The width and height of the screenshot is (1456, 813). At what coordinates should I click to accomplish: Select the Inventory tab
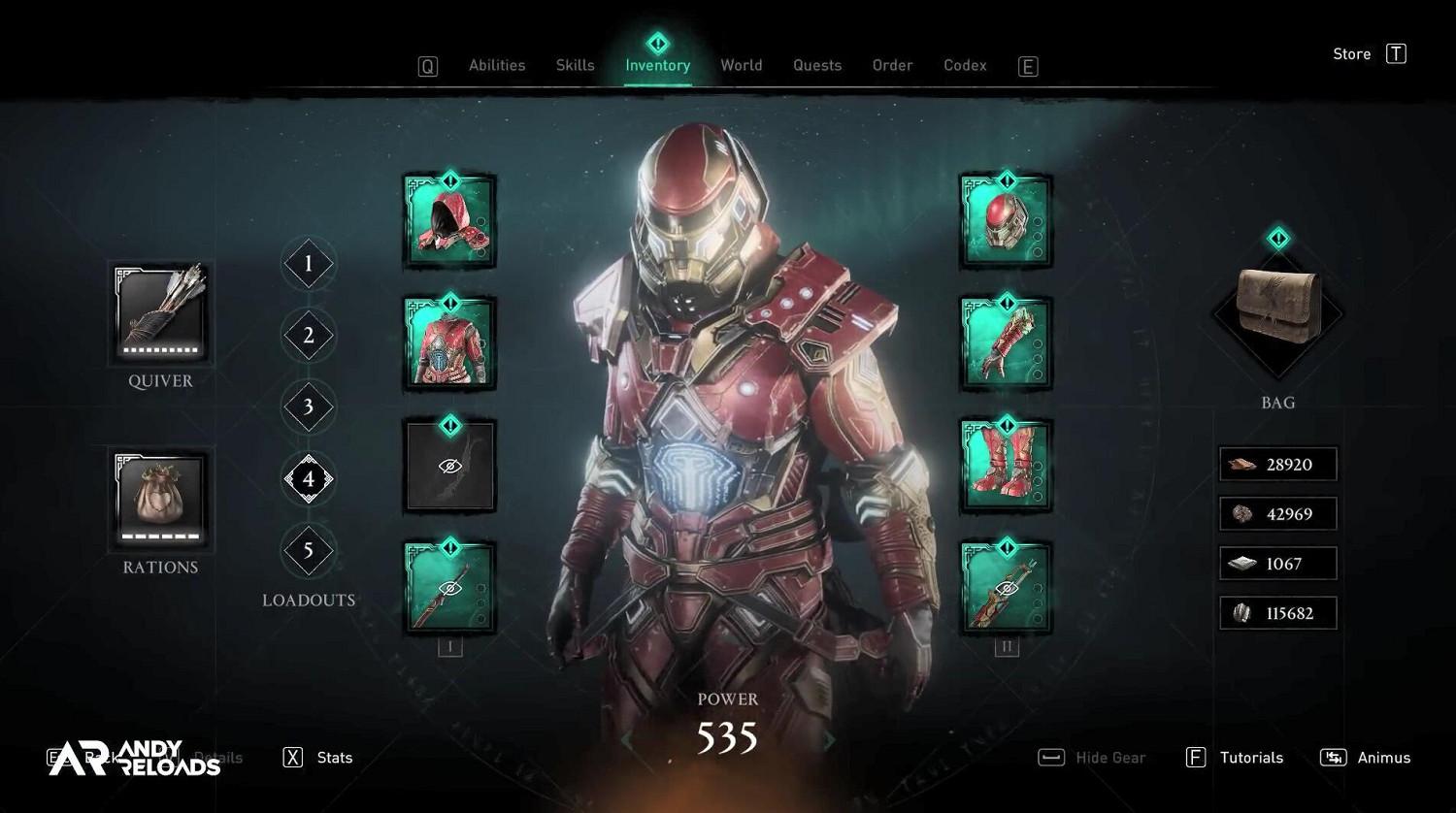pyautogui.click(x=657, y=65)
